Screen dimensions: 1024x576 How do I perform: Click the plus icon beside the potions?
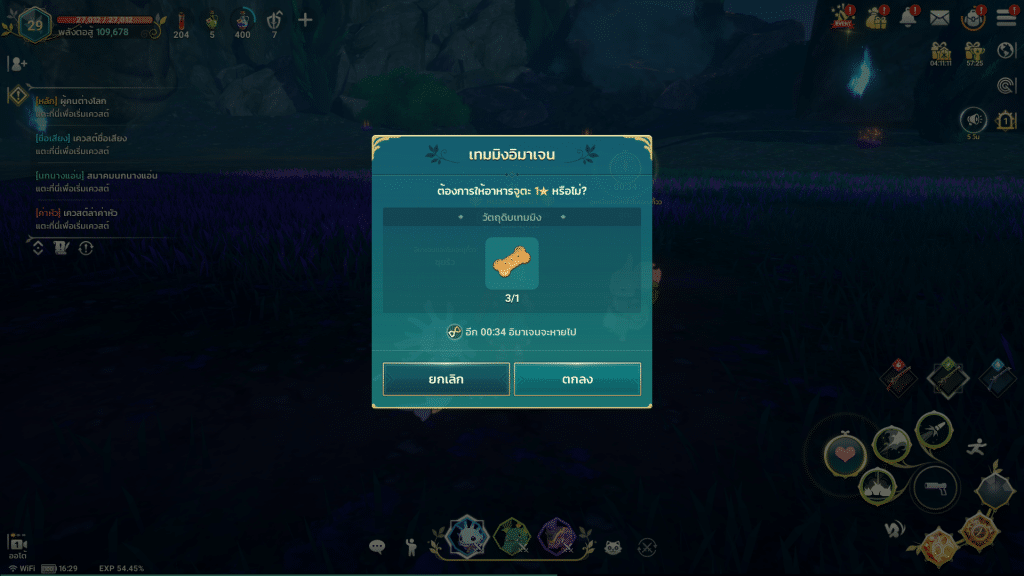coord(306,20)
